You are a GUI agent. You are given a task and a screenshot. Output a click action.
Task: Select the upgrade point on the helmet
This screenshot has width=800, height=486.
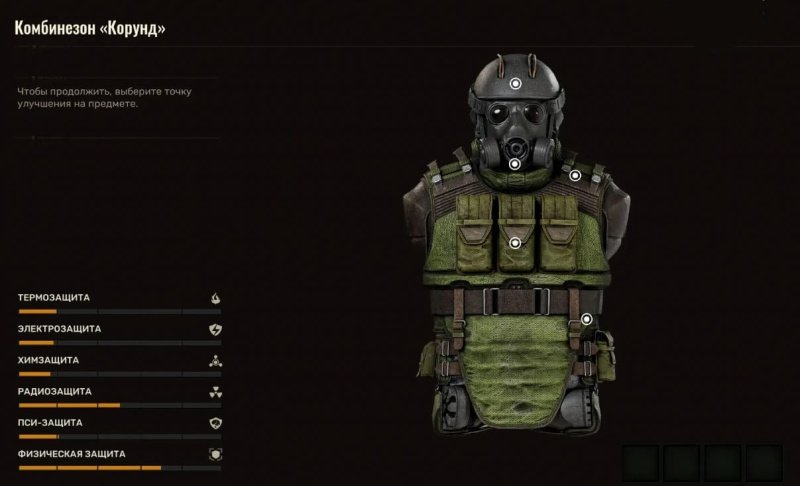click(514, 85)
